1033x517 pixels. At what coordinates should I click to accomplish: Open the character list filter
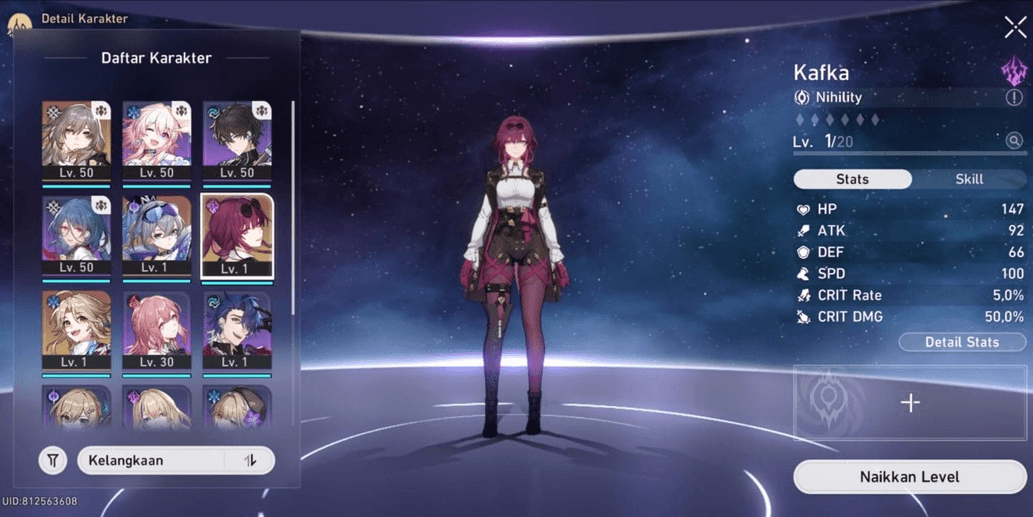tap(53, 461)
